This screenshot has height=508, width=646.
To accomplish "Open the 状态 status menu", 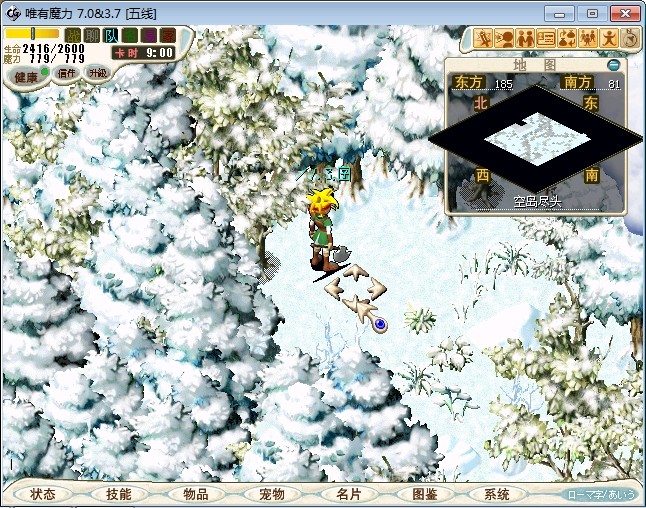I will 43,494.
